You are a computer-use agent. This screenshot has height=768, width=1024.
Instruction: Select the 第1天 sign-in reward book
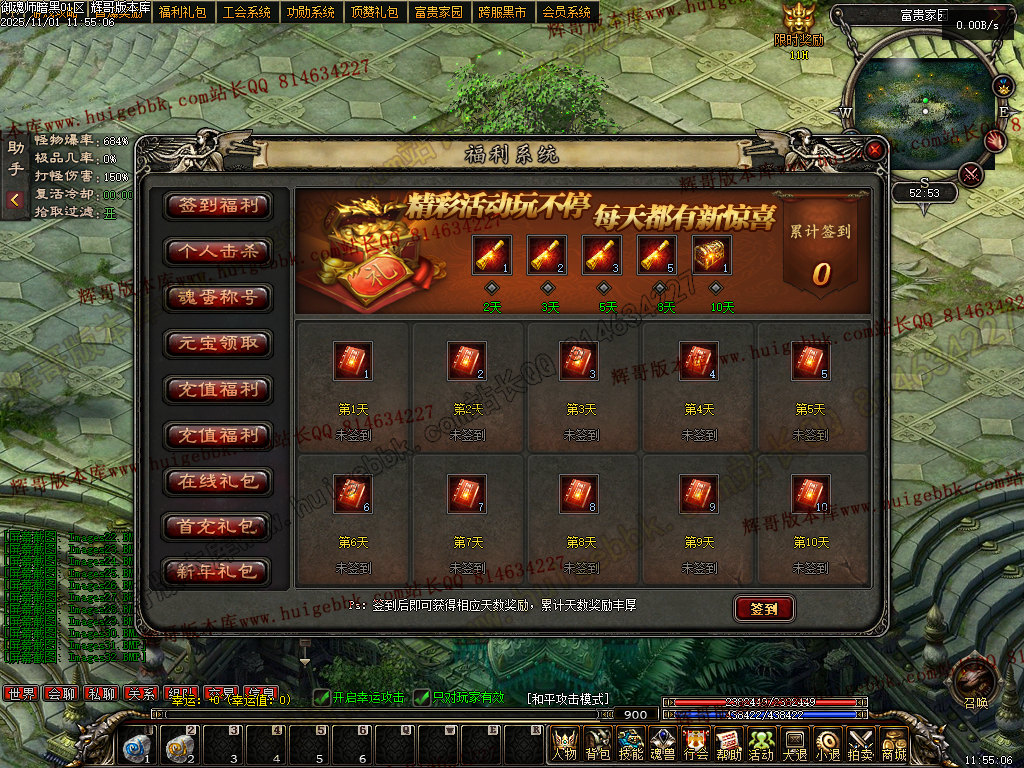[352, 361]
